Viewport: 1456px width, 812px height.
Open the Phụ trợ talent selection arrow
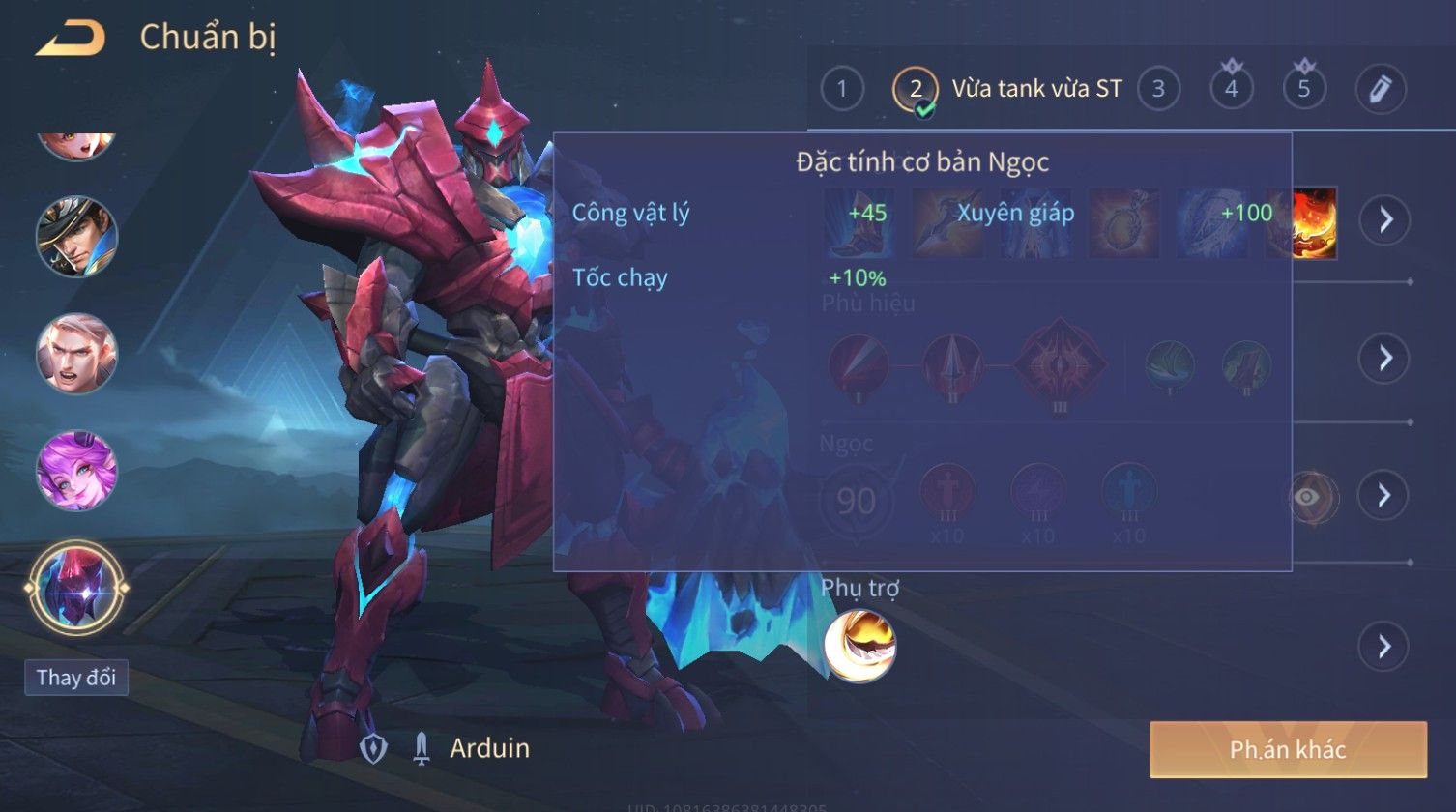click(1383, 646)
